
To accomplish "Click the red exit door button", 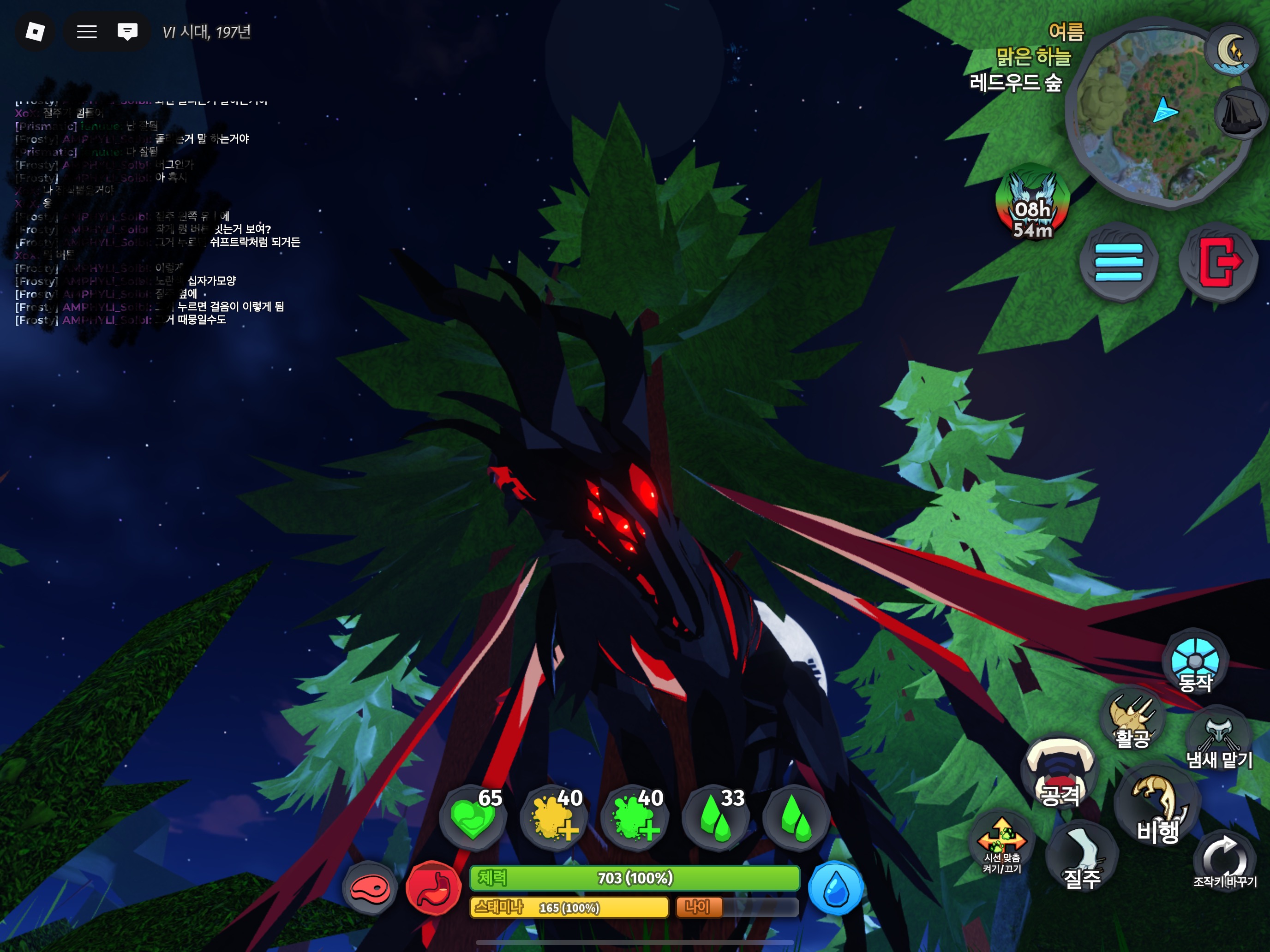I will pos(1218,262).
